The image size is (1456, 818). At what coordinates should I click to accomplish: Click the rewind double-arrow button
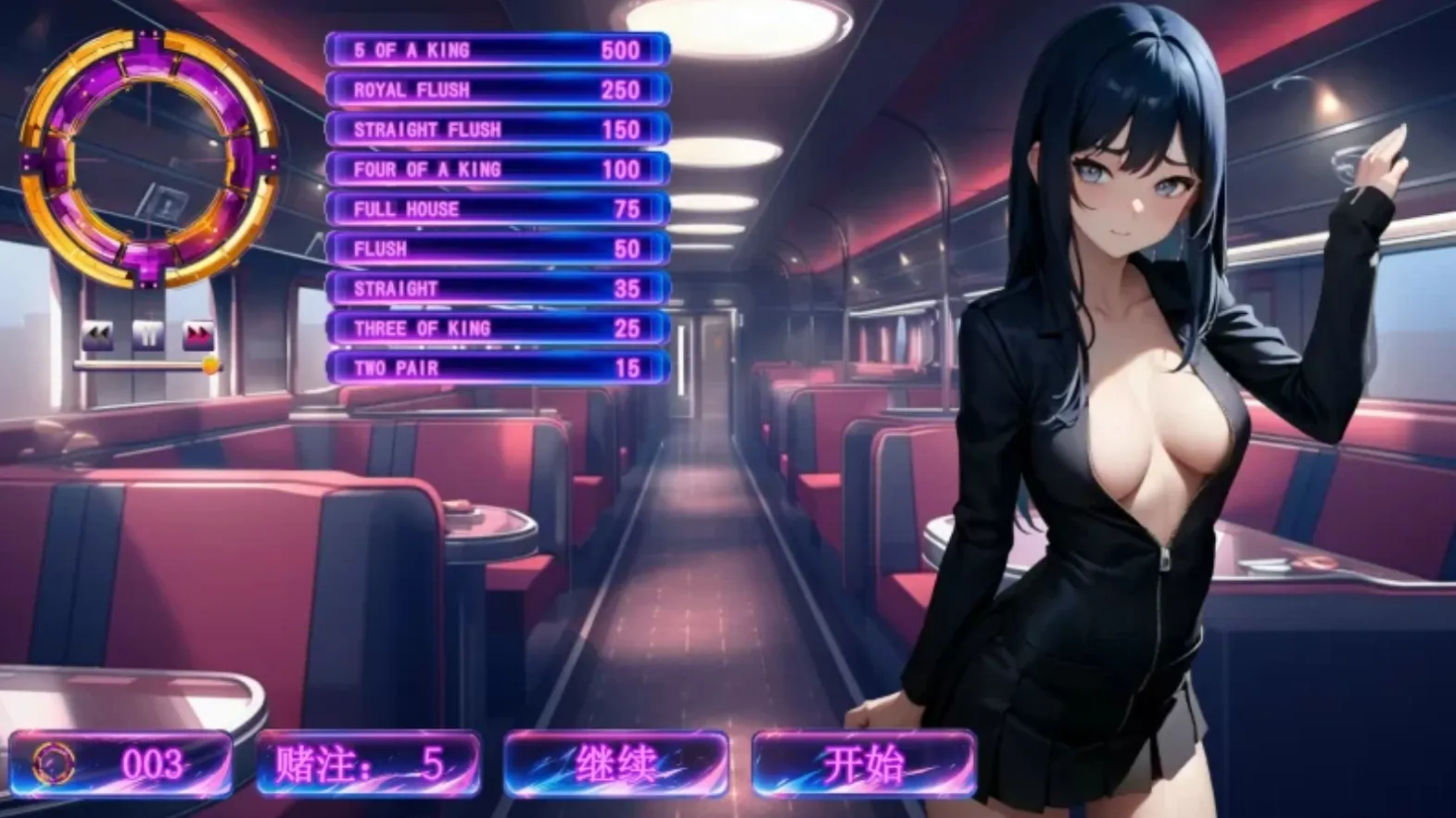(x=97, y=334)
